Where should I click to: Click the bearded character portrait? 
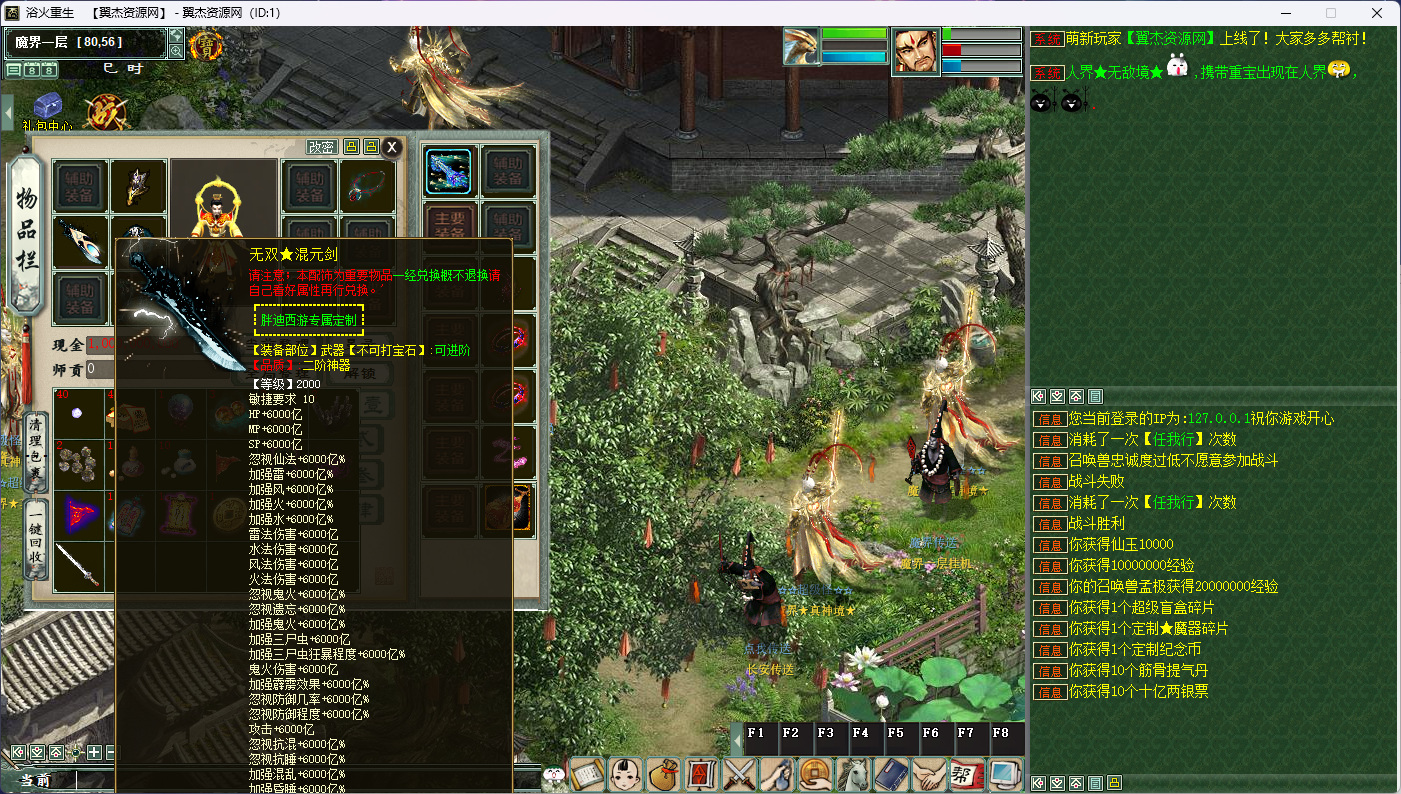[916, 51]
